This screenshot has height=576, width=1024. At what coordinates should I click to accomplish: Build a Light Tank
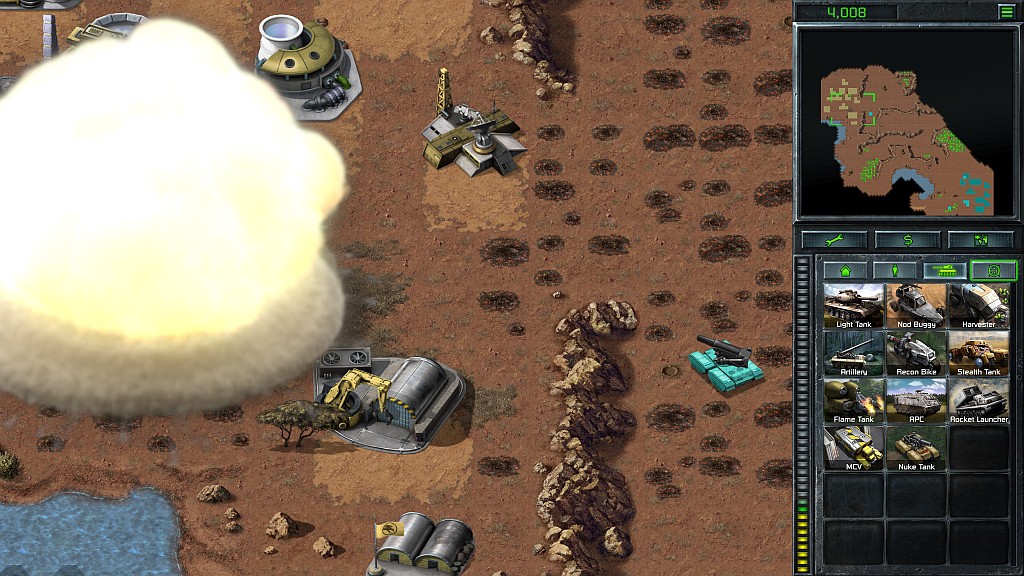[x=854, y=306]
